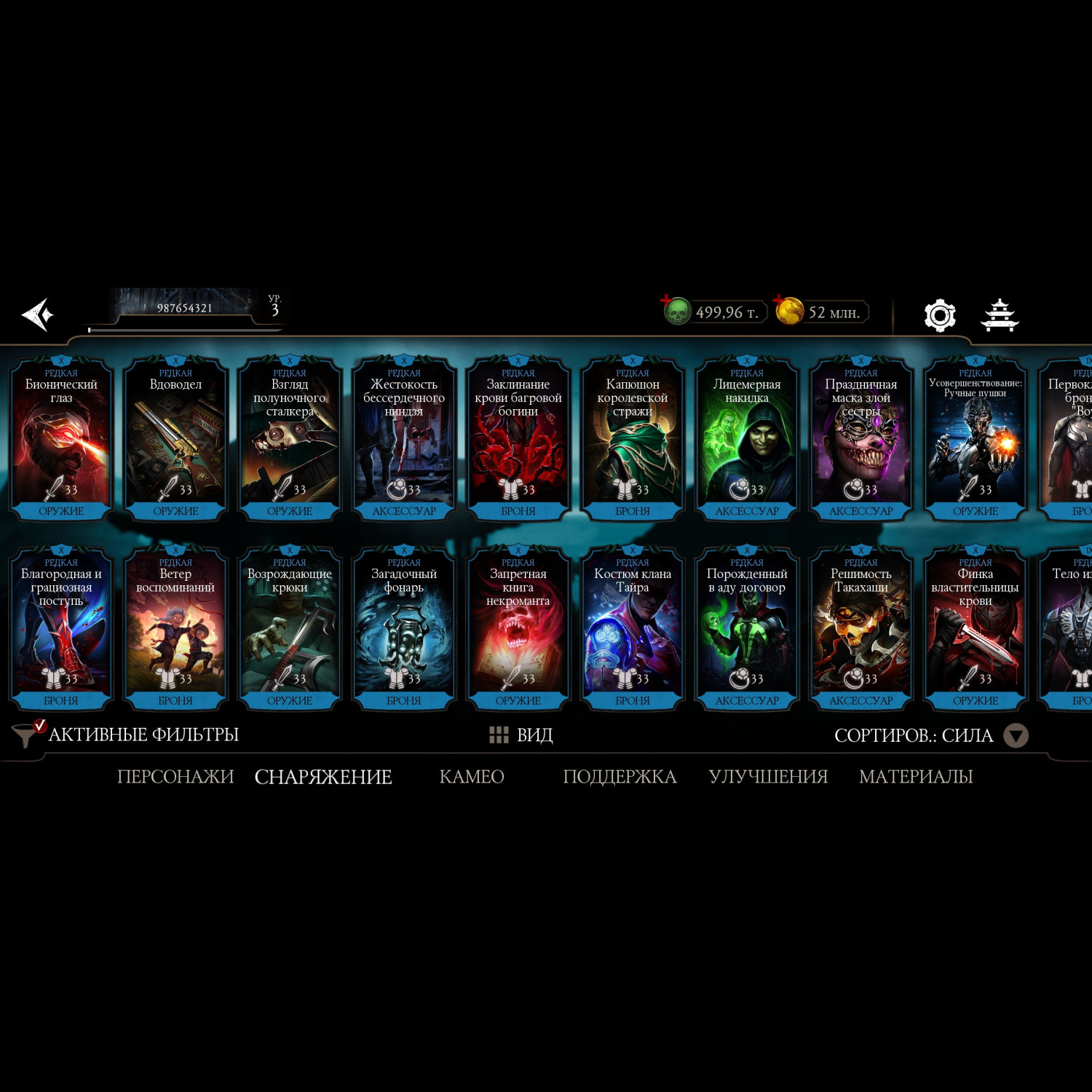The image size is (1092, 1092).
Task: Switch to the Персонажи tab
Action: 175,777
